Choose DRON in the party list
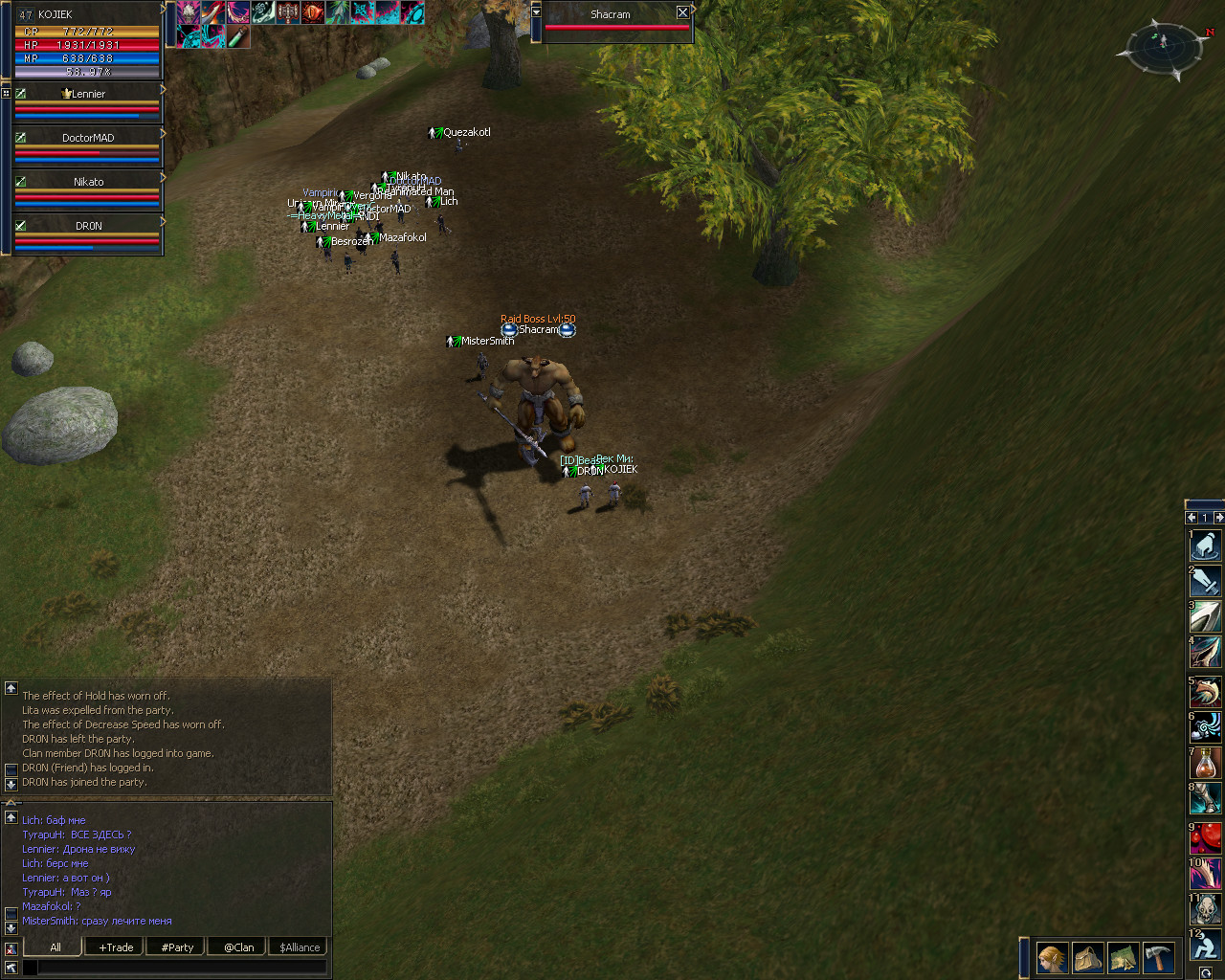This screenshot has width=1225, height=980. (x=88, y=226)
